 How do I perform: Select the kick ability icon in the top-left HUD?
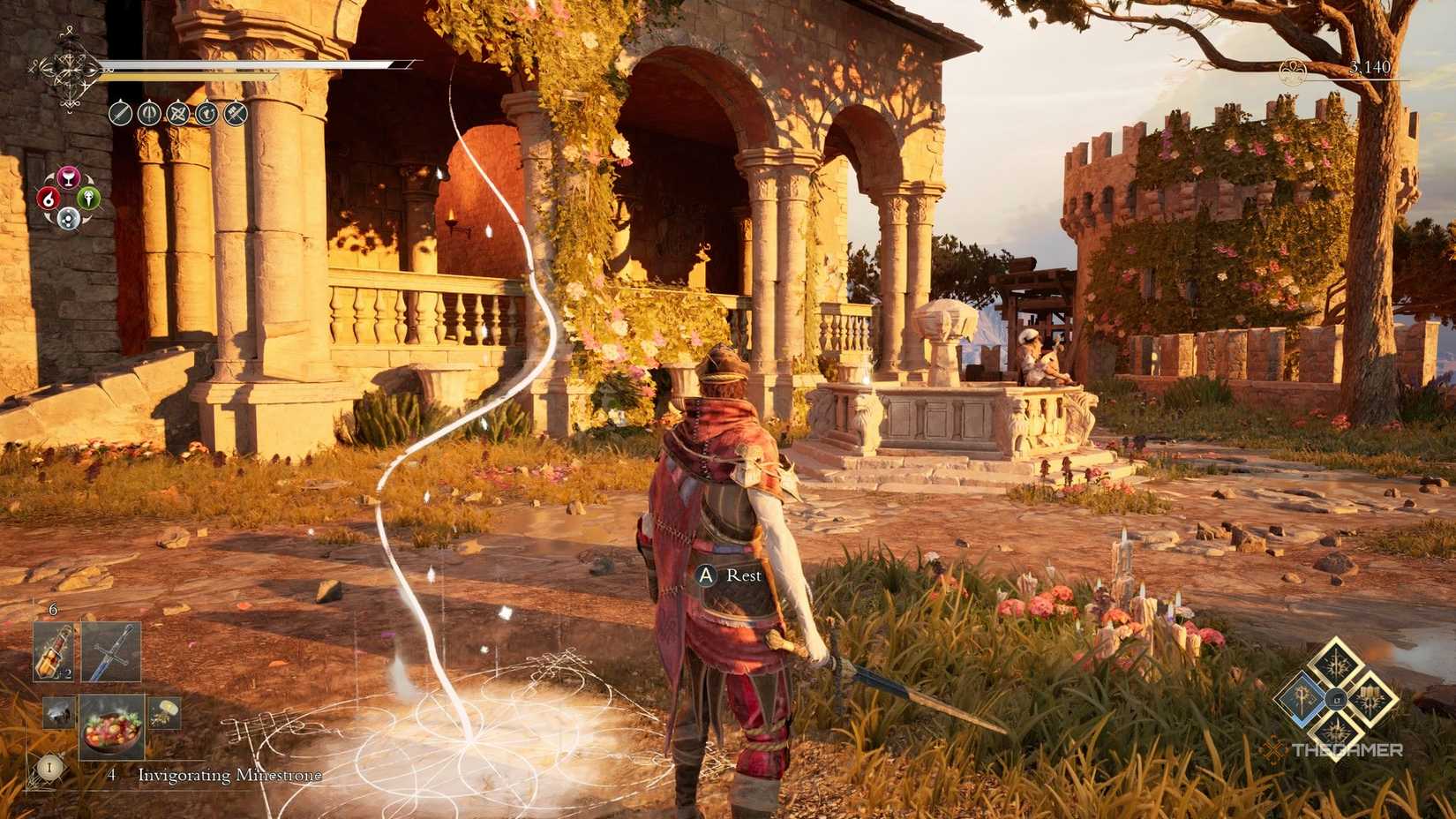206,114
